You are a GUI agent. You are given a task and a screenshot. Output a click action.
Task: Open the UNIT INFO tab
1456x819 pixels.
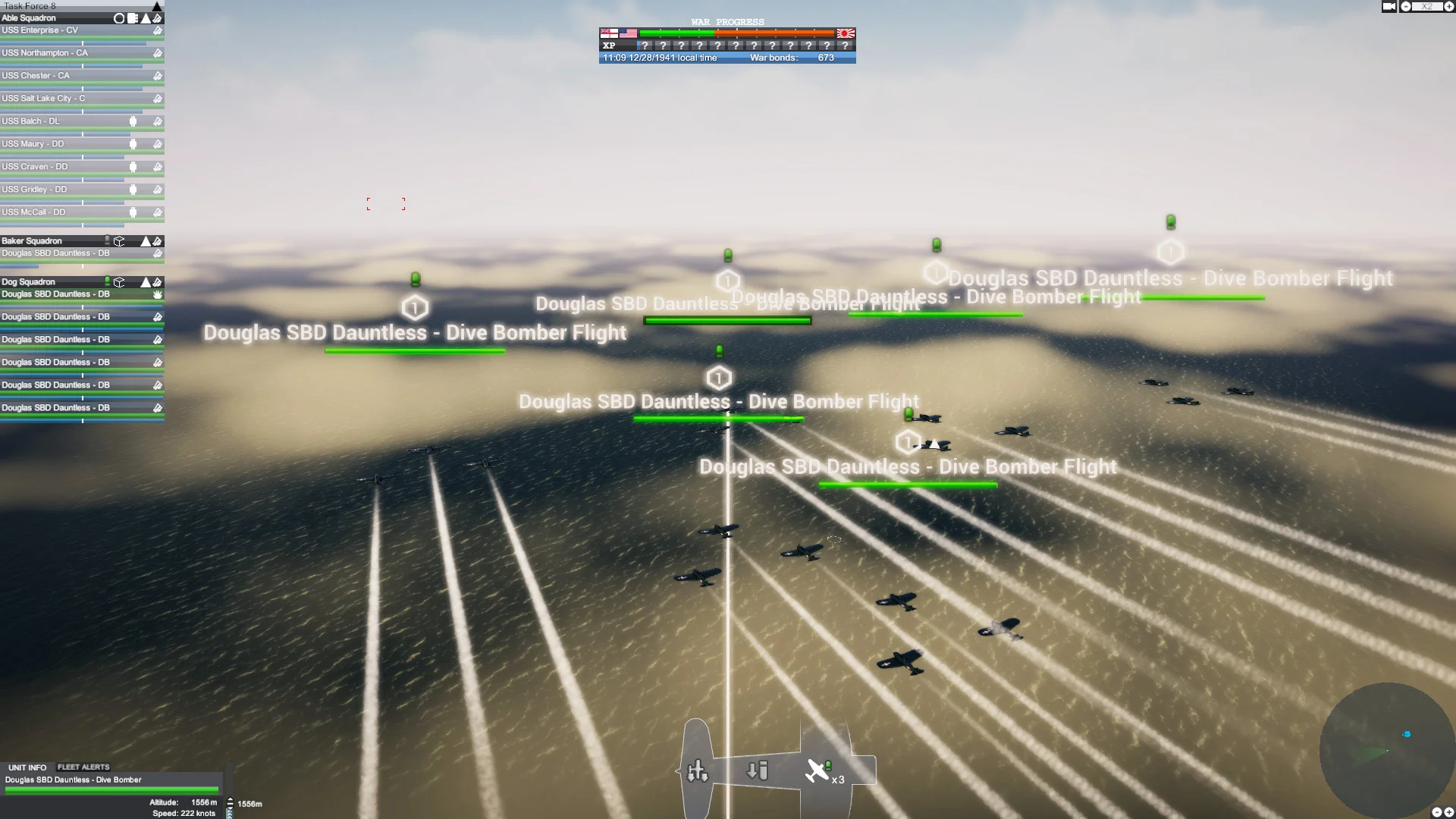pos(27,767)
